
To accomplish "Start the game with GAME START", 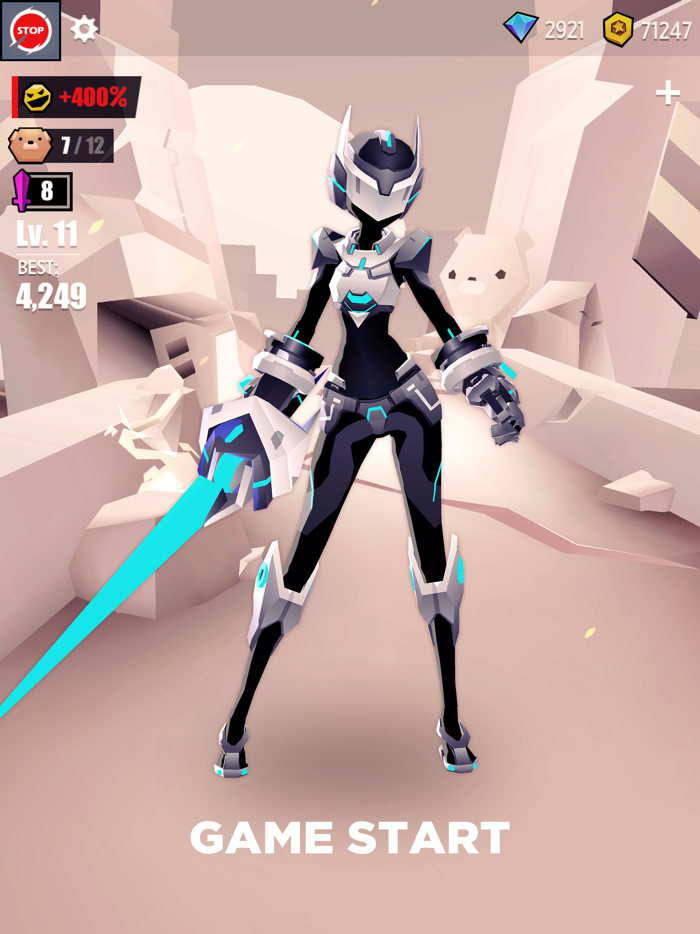I will [350, 838].
